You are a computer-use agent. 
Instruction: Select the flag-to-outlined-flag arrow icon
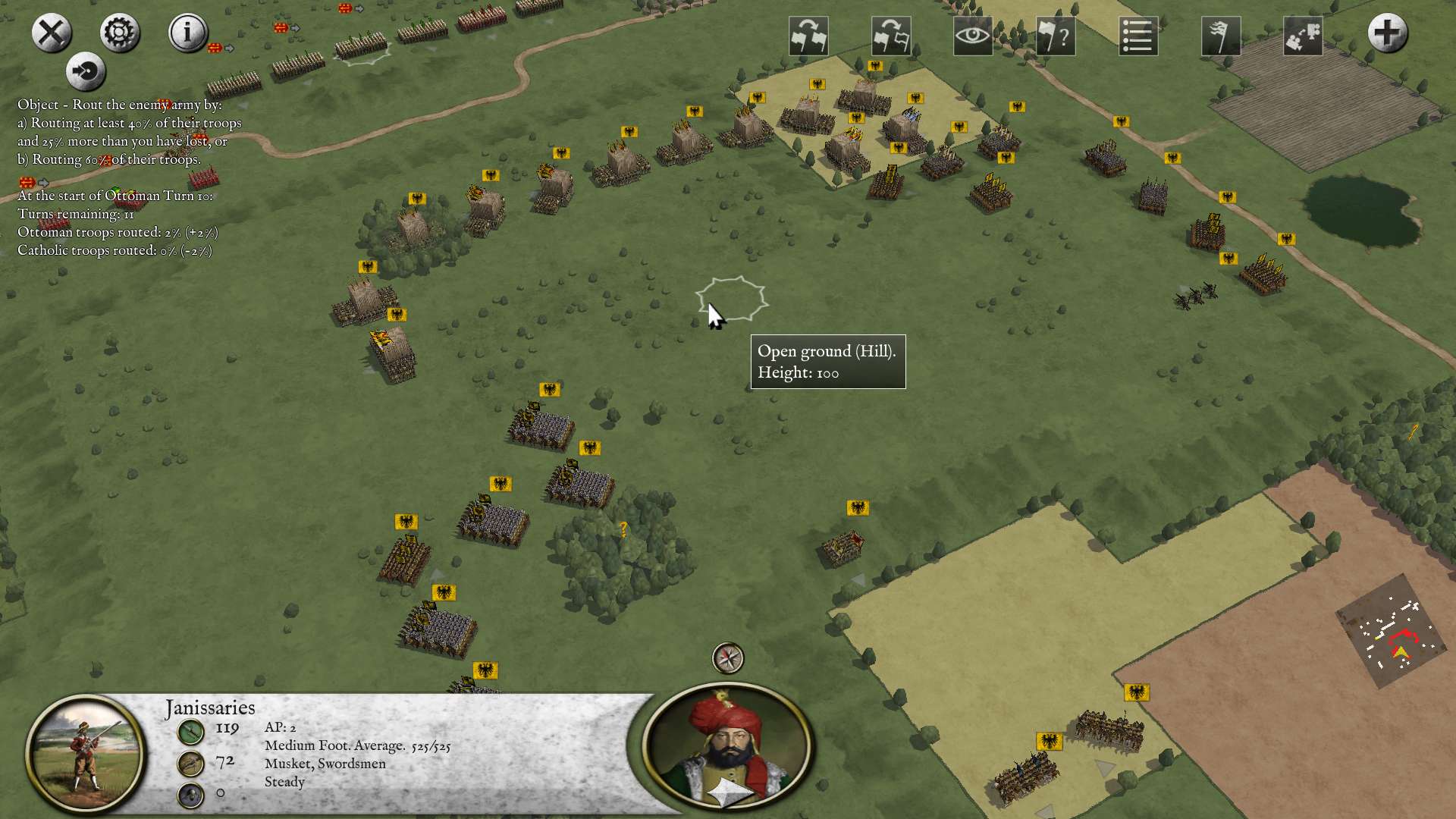pyautogui.click(x=890, y=36)
